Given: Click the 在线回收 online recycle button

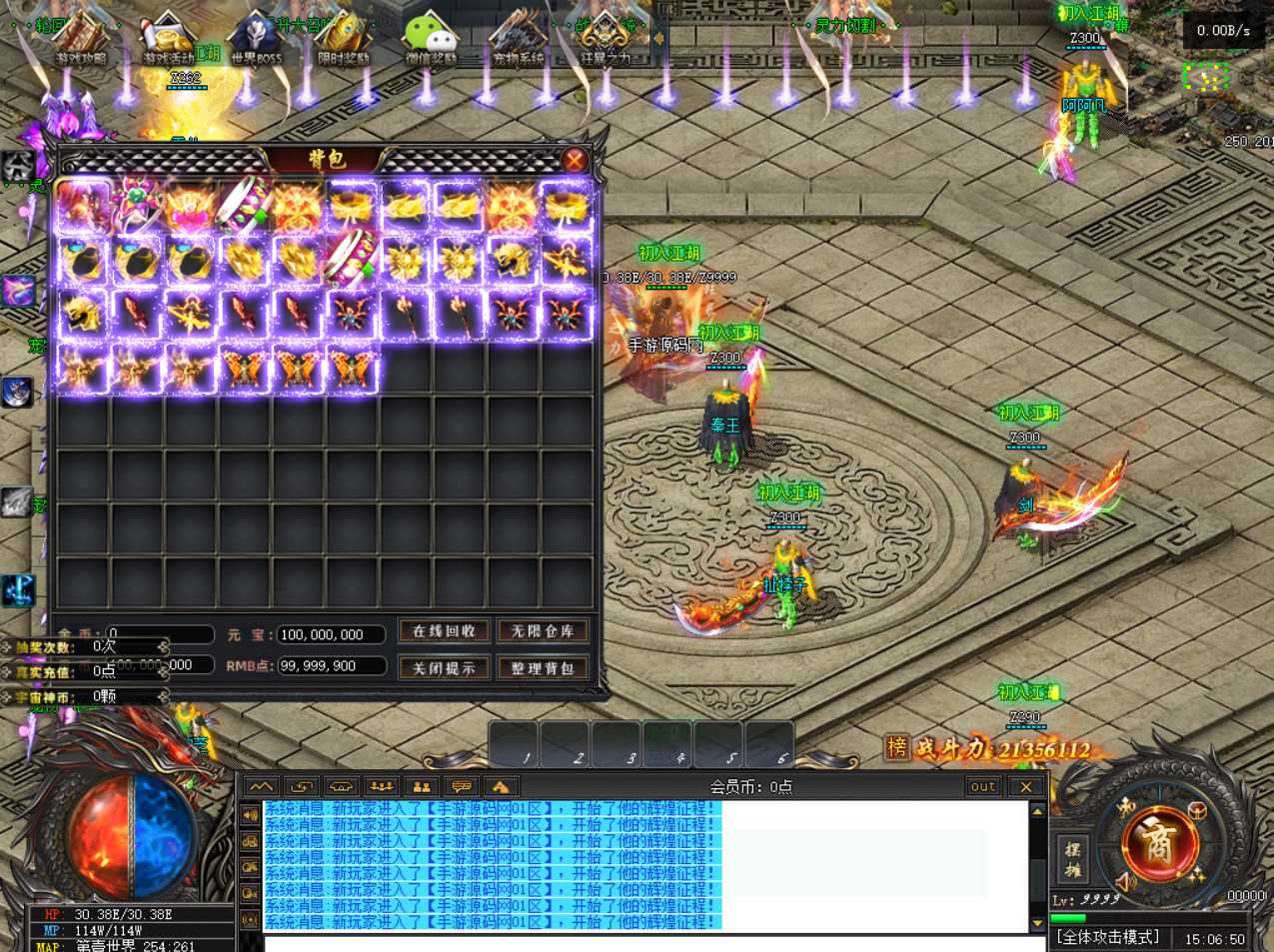Looking at the screenshot, I should click(444, 631).
